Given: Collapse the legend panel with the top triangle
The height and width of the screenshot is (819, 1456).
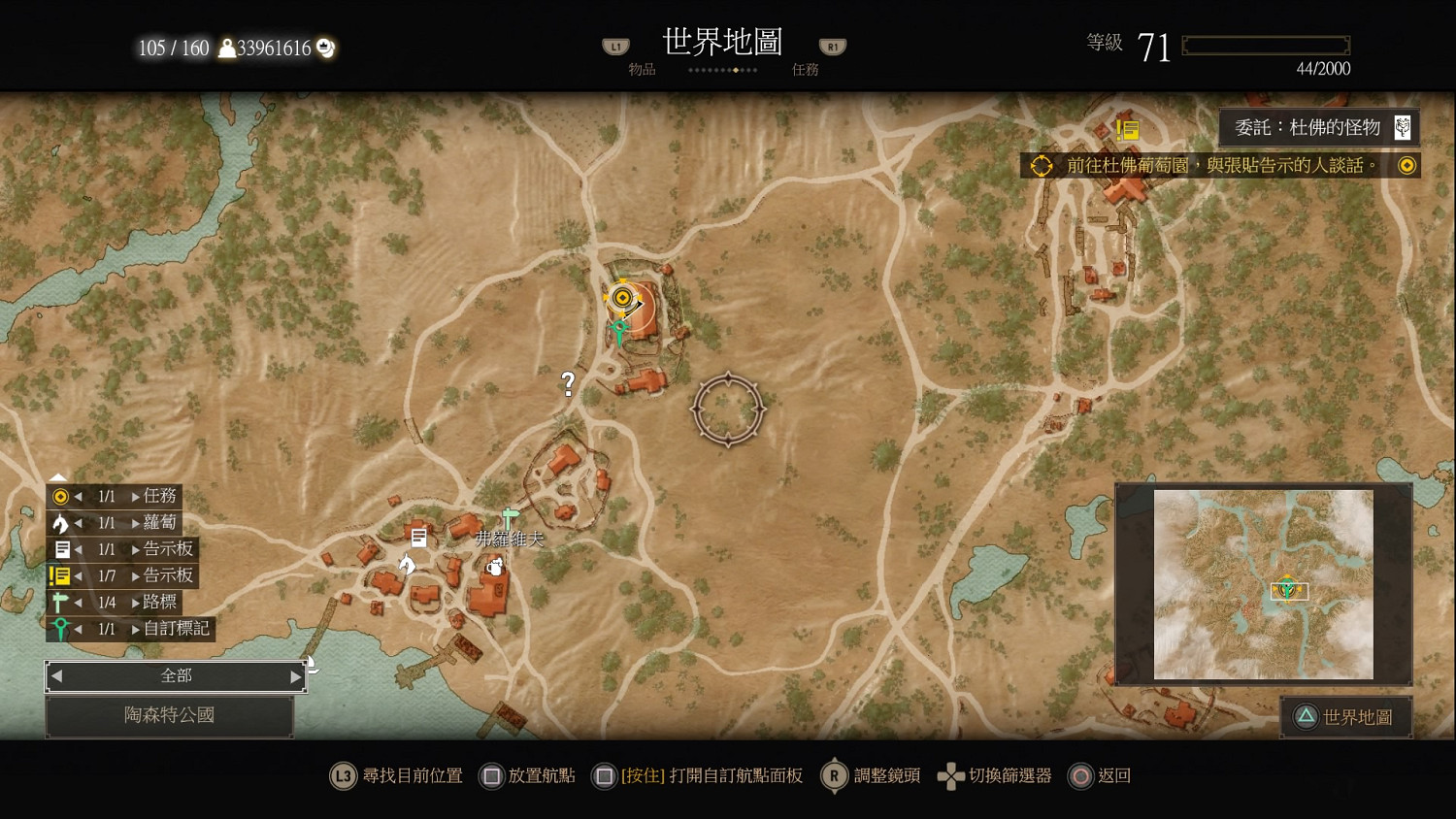Looking at the screenshot, I should coord(58,475).
